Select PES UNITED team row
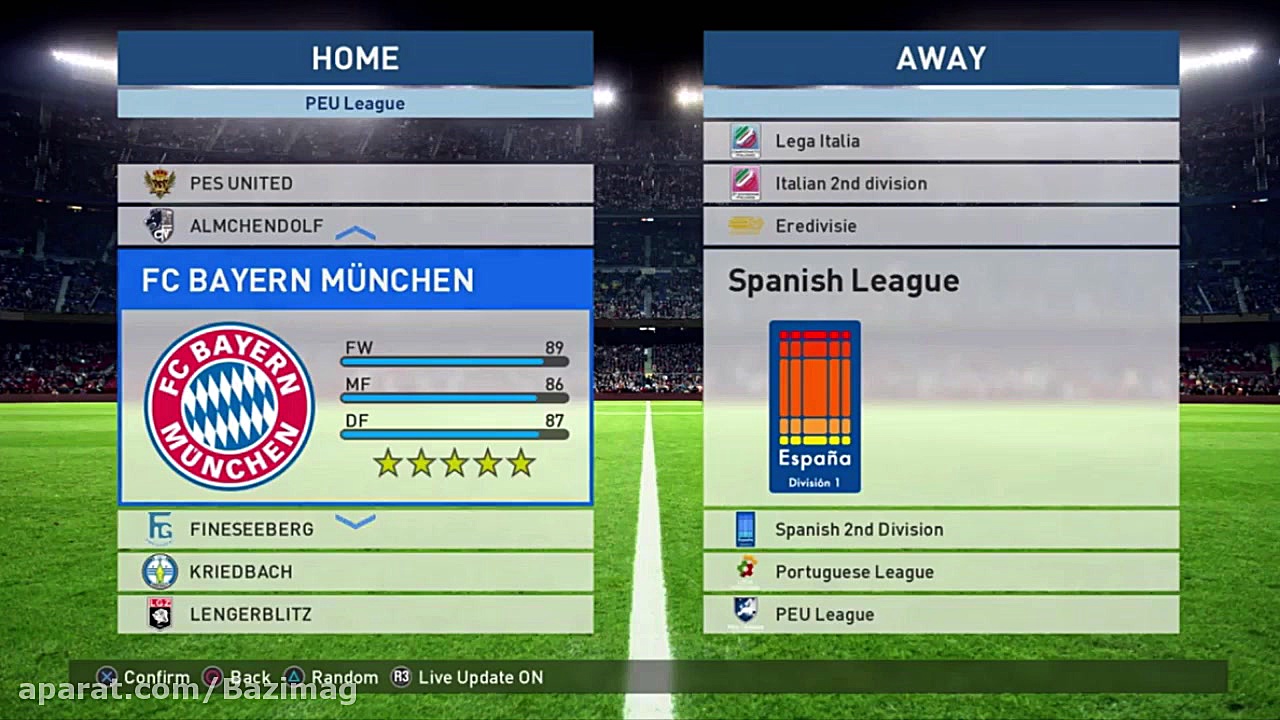Screen dimensions: 1280x720 click(355, 183)
